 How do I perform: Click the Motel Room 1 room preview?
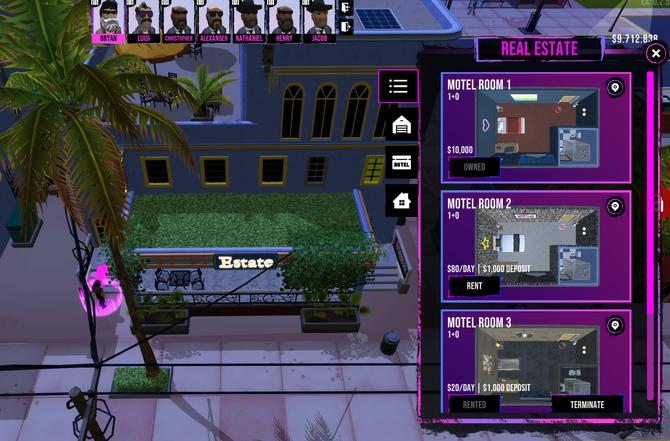[536, 126]
